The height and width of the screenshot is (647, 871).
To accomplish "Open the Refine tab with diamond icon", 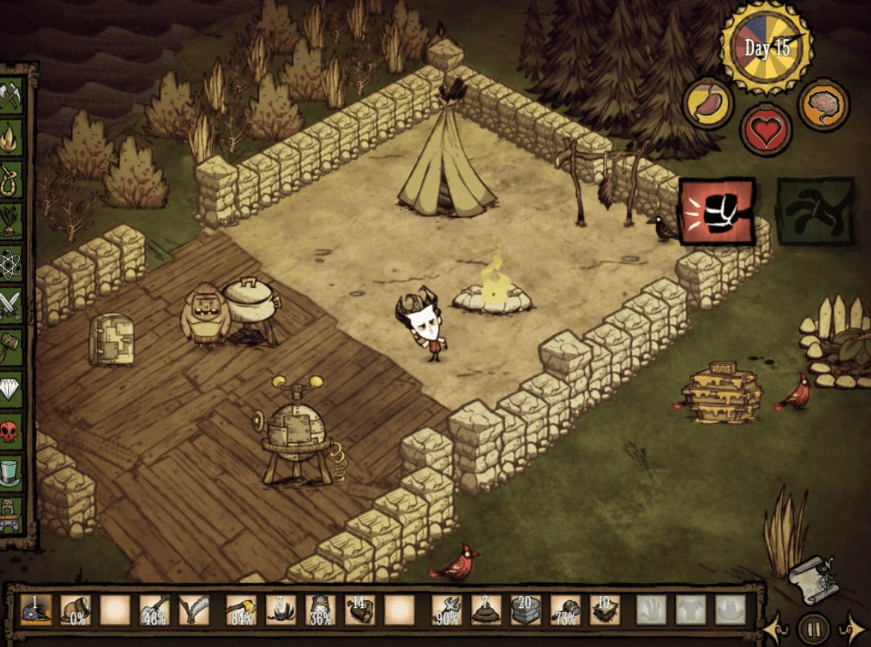I will [x=10, y=388].
